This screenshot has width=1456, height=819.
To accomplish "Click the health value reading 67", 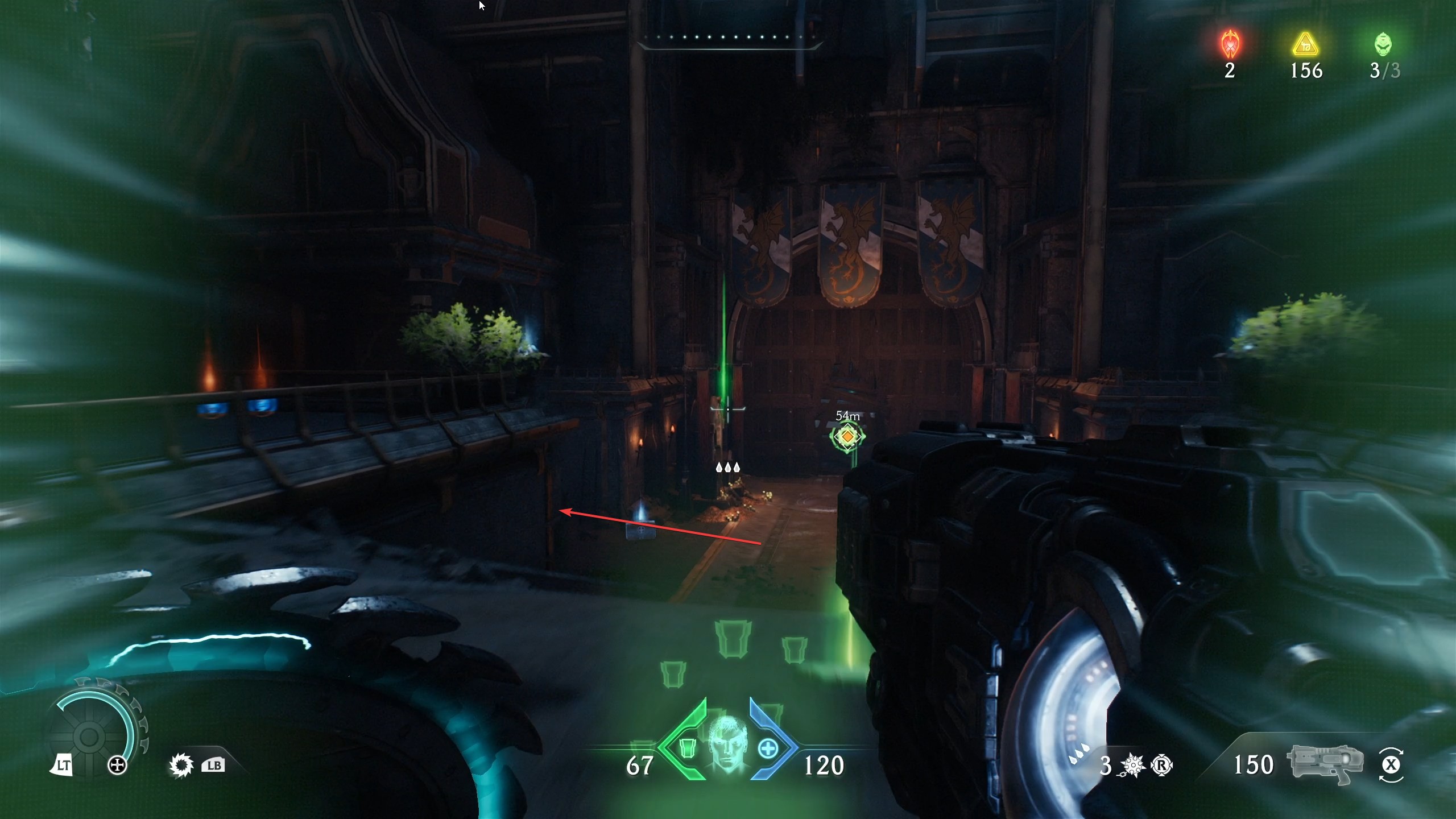I will pos(642,765).
